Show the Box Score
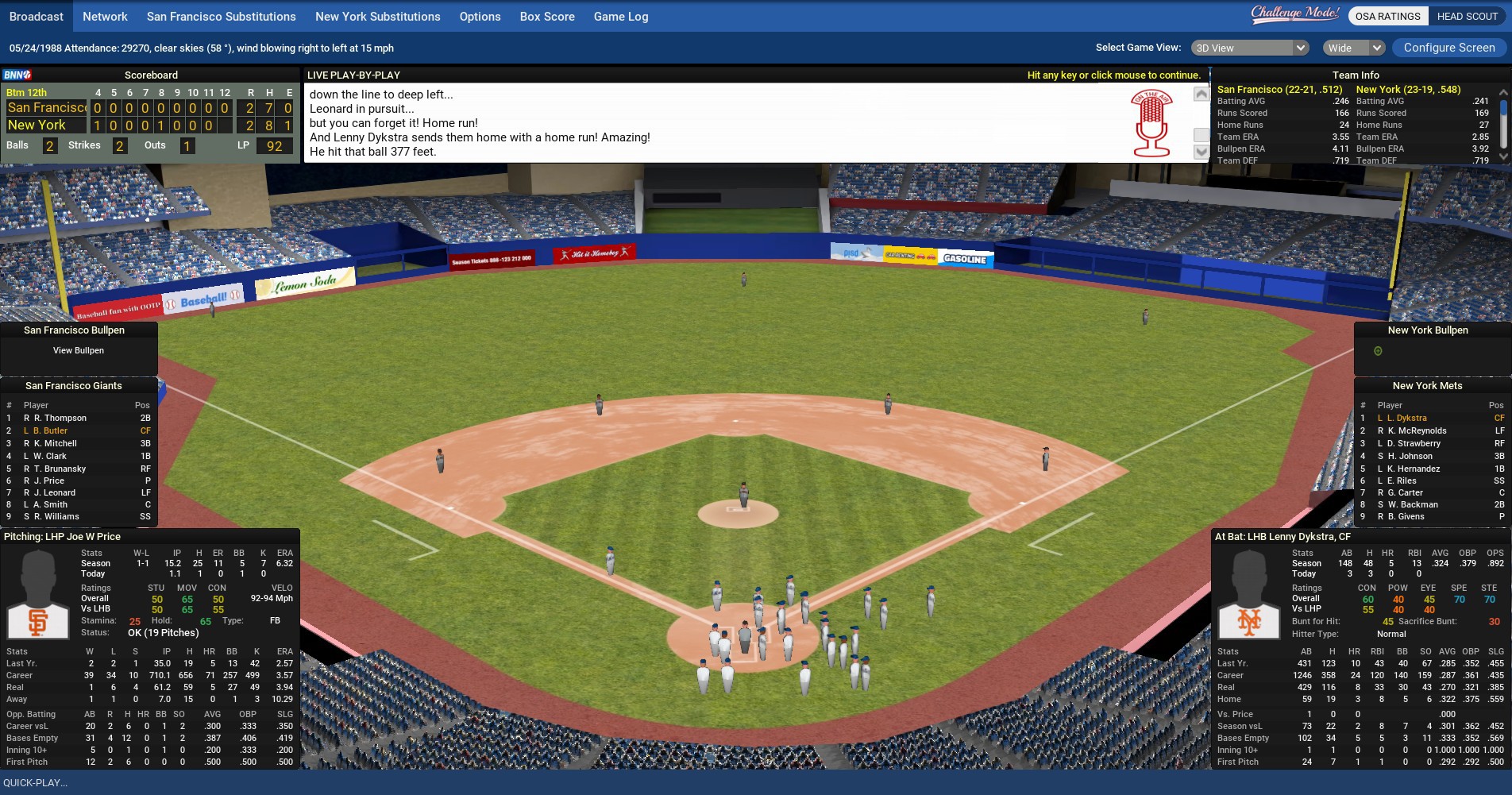This screenshot has height=795, width=1512. point(547,17)
